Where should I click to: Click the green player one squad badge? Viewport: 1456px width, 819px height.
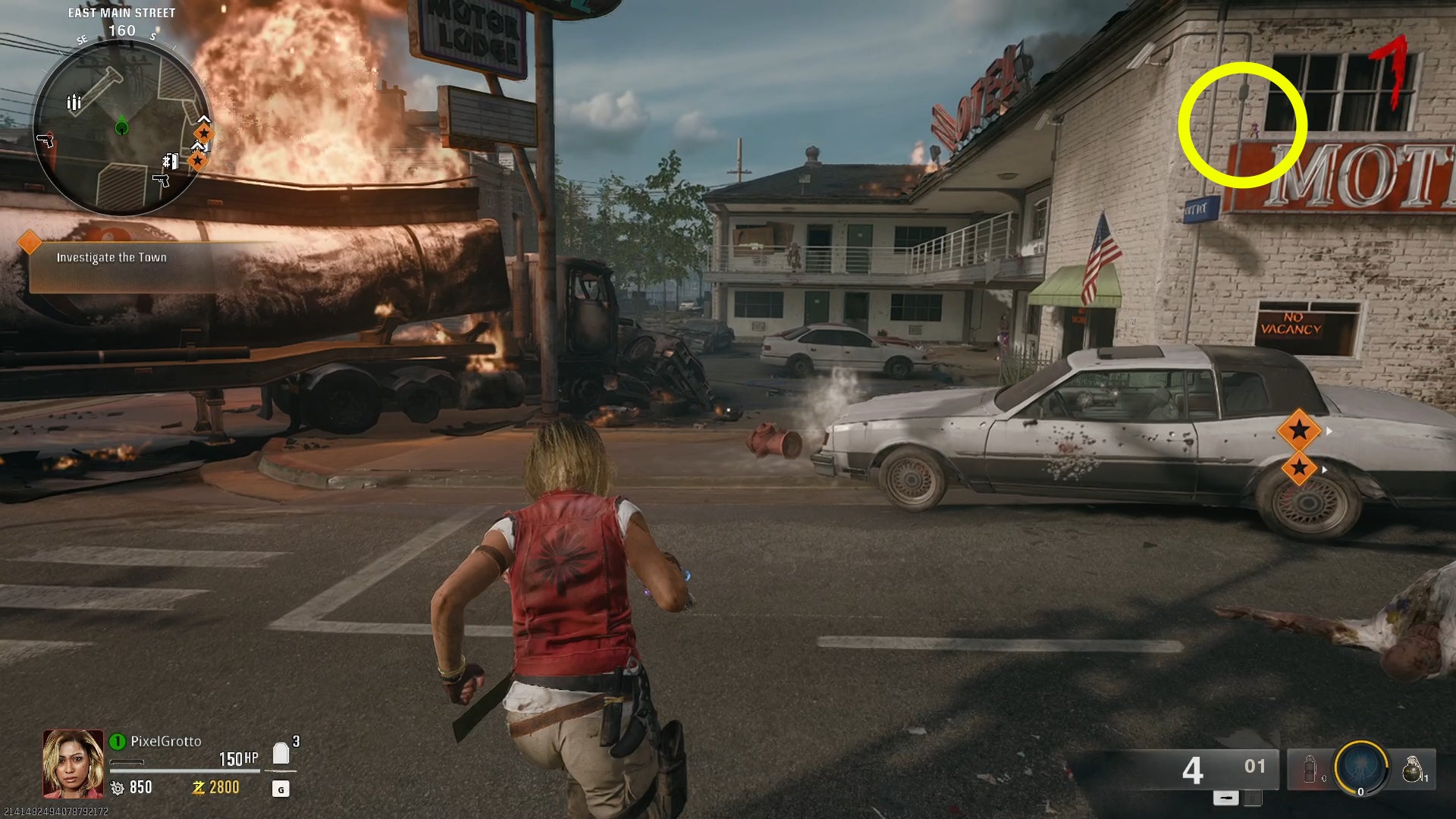pos(118,741)
